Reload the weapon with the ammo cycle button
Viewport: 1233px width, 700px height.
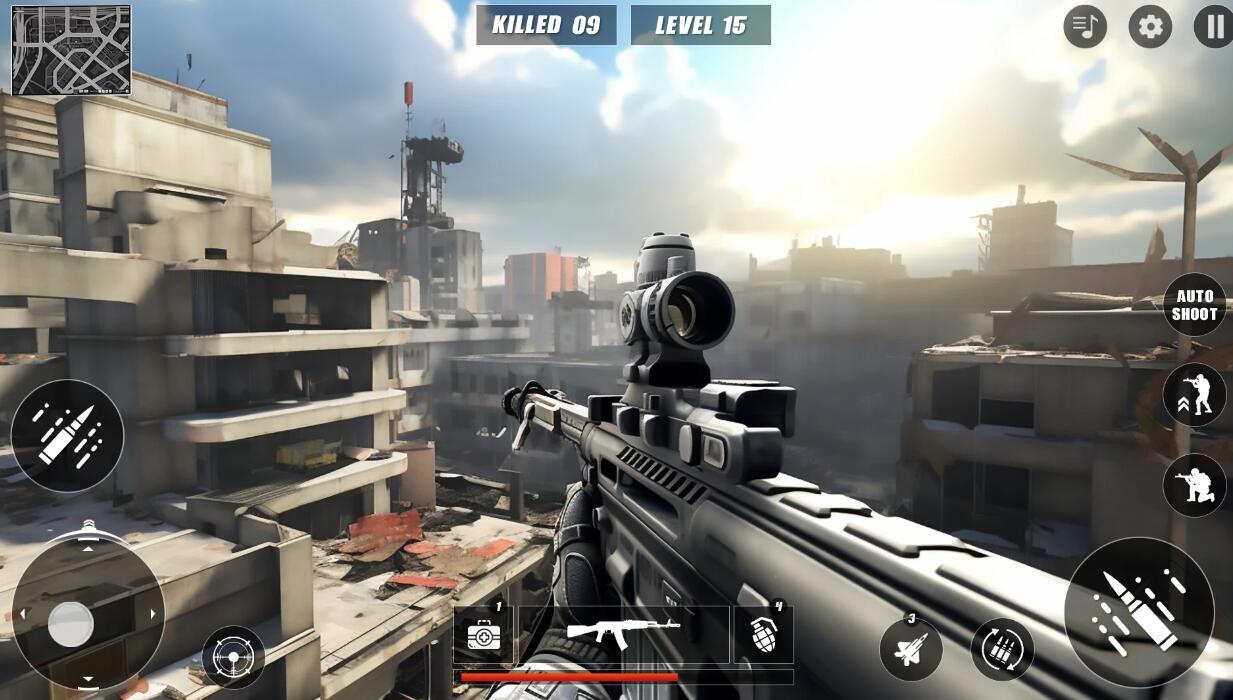click(1002, 649)
